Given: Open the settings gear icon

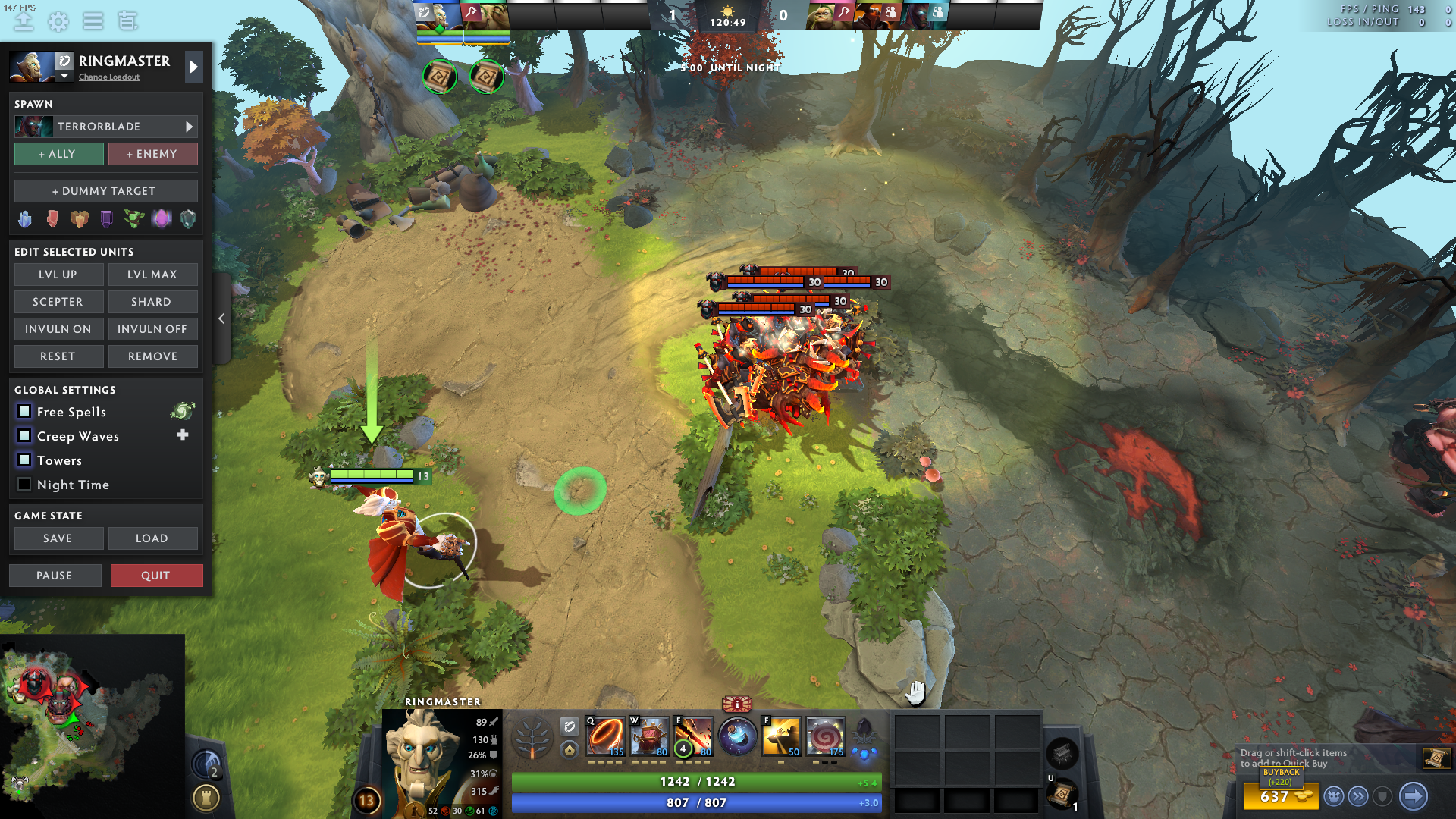Looking at the screenshot, I should click(58, 21).
